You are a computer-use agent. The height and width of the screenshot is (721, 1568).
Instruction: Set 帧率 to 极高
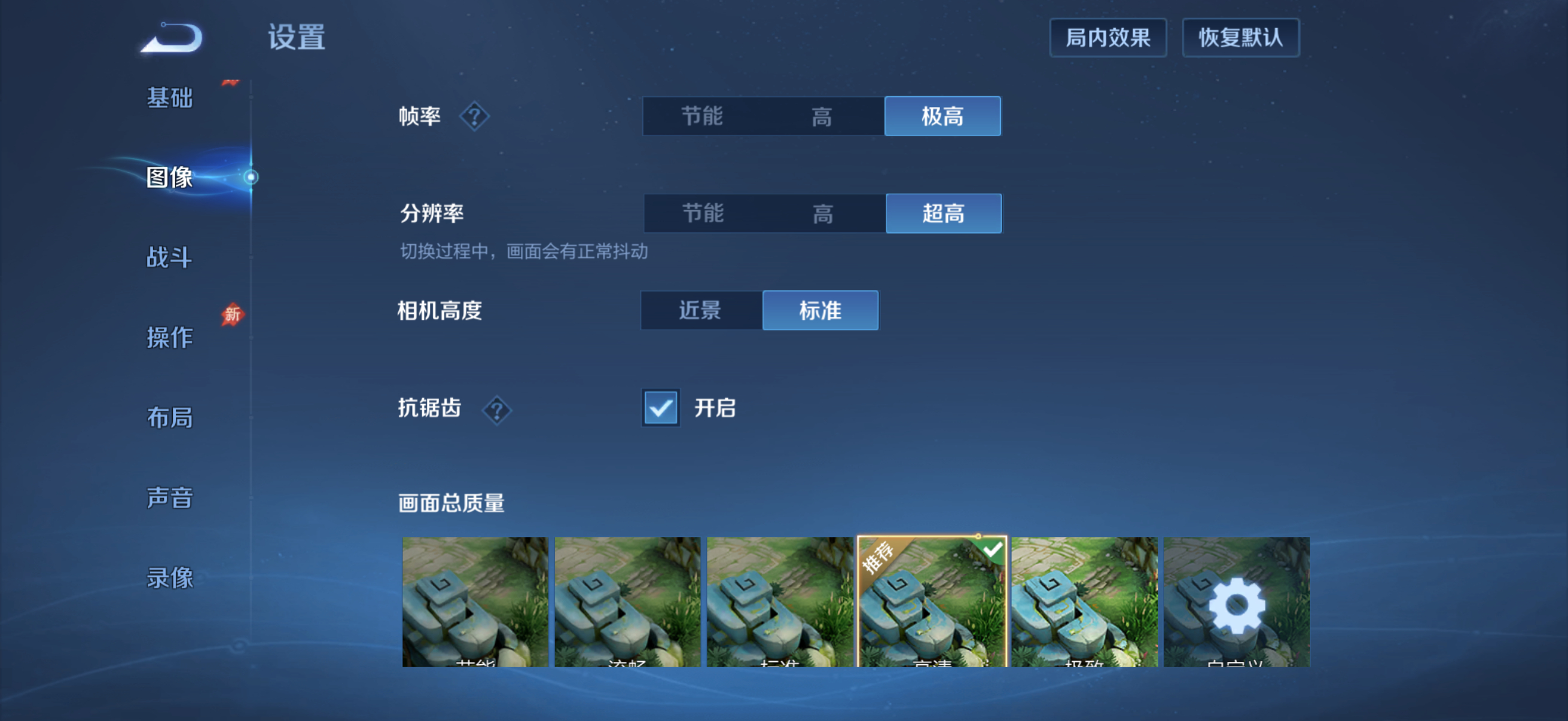tap(942, 116)
